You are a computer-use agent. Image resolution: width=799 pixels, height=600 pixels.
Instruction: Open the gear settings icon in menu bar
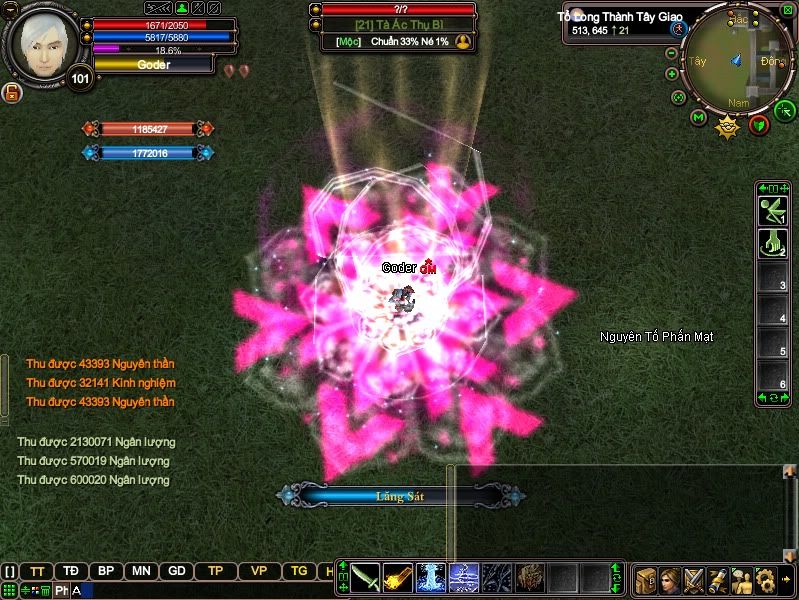coord(765,579)
